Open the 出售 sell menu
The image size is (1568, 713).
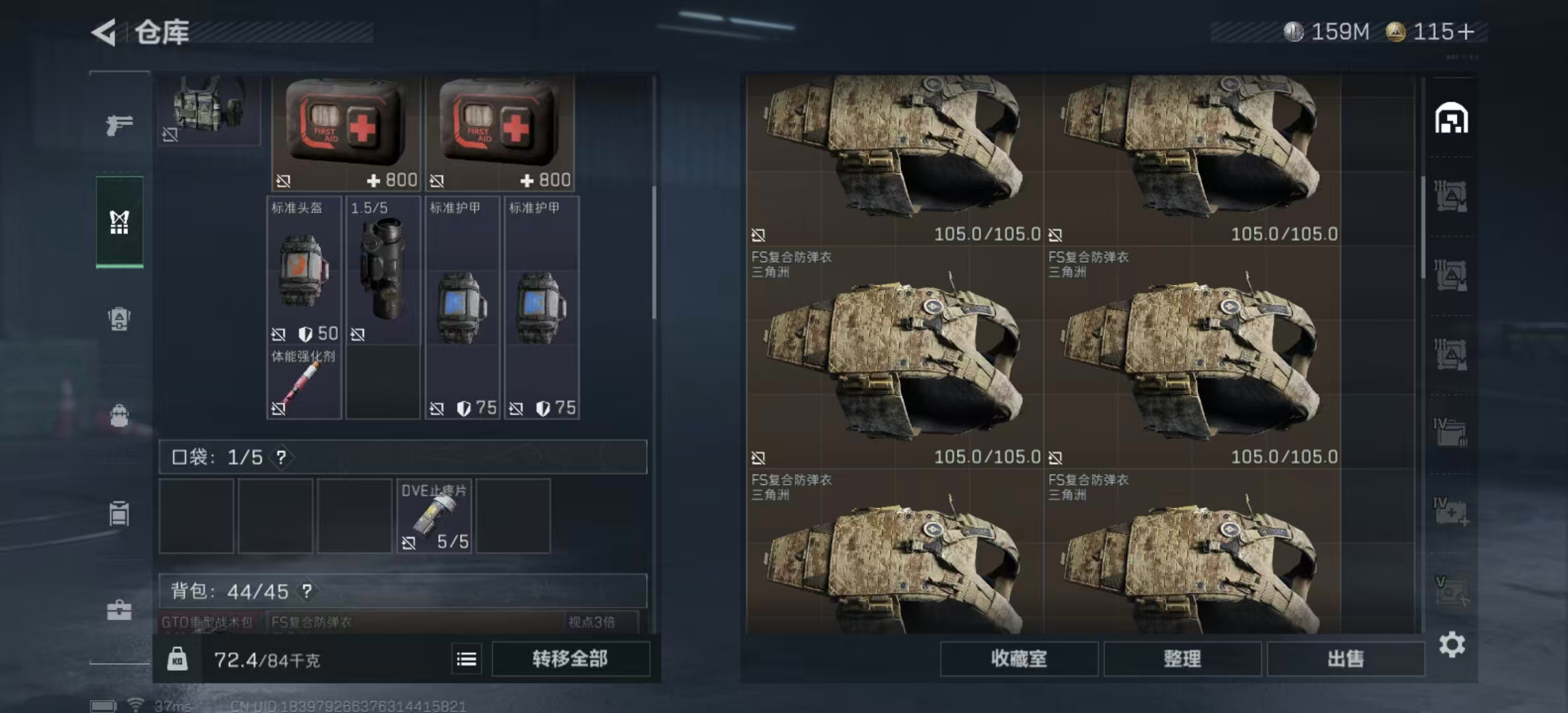click(x=1345, y=659)
